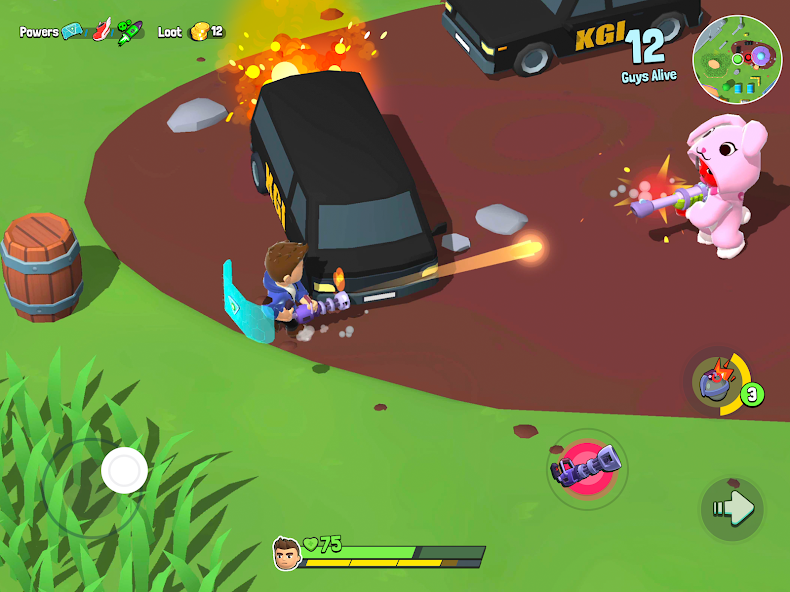790x592 pixels.
Task: Tap the dash arrow button
Action: tap(733, 509)
